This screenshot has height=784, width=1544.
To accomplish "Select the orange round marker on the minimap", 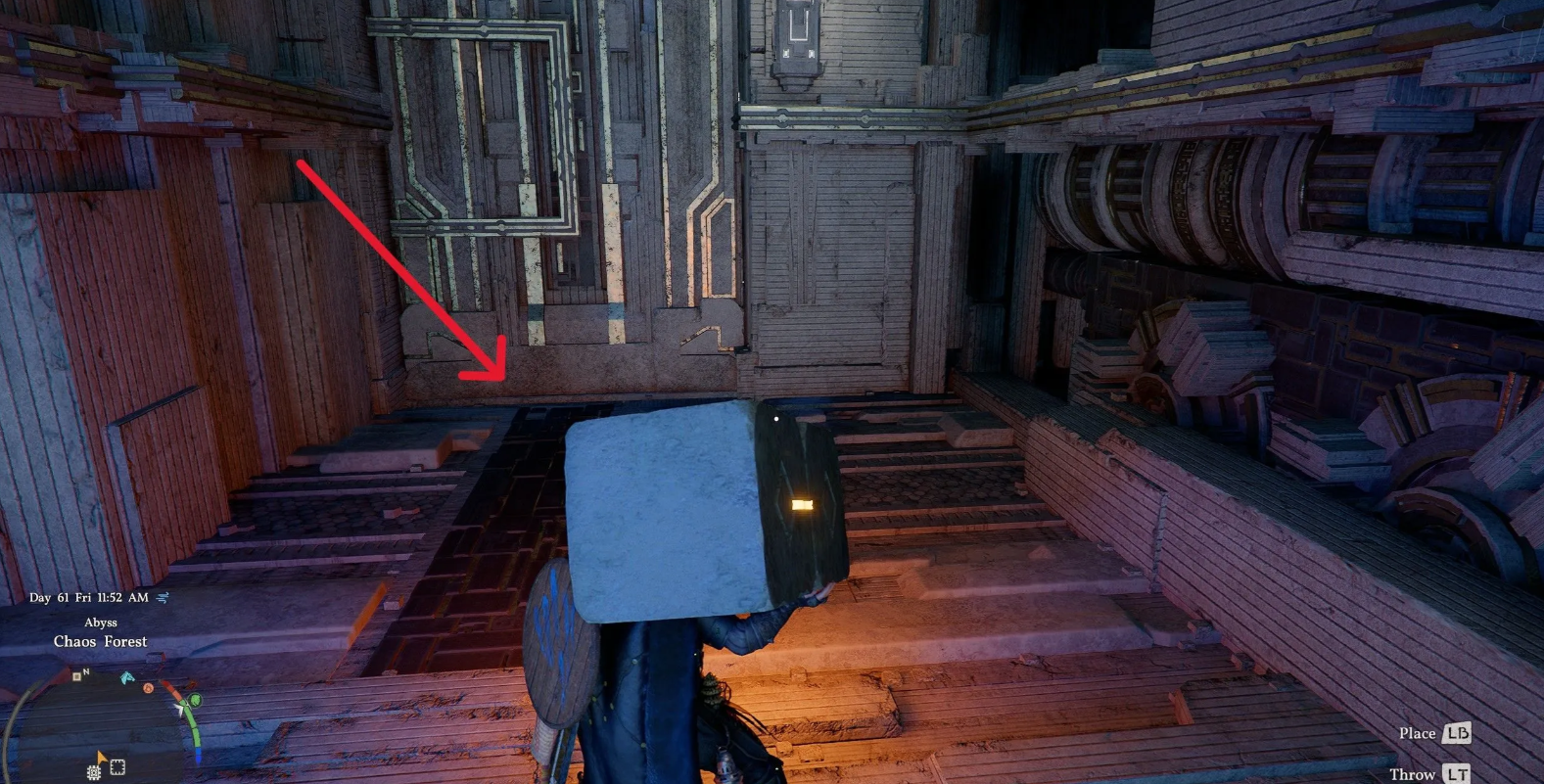I will (x=149, y=688).
